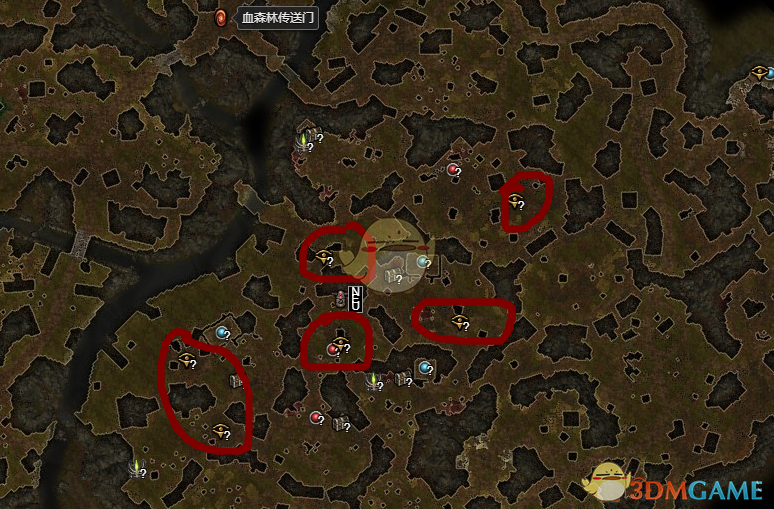774x509 pixels.
Task: Click the Blood Grove portal swirl marker
Action: point(221,17)
